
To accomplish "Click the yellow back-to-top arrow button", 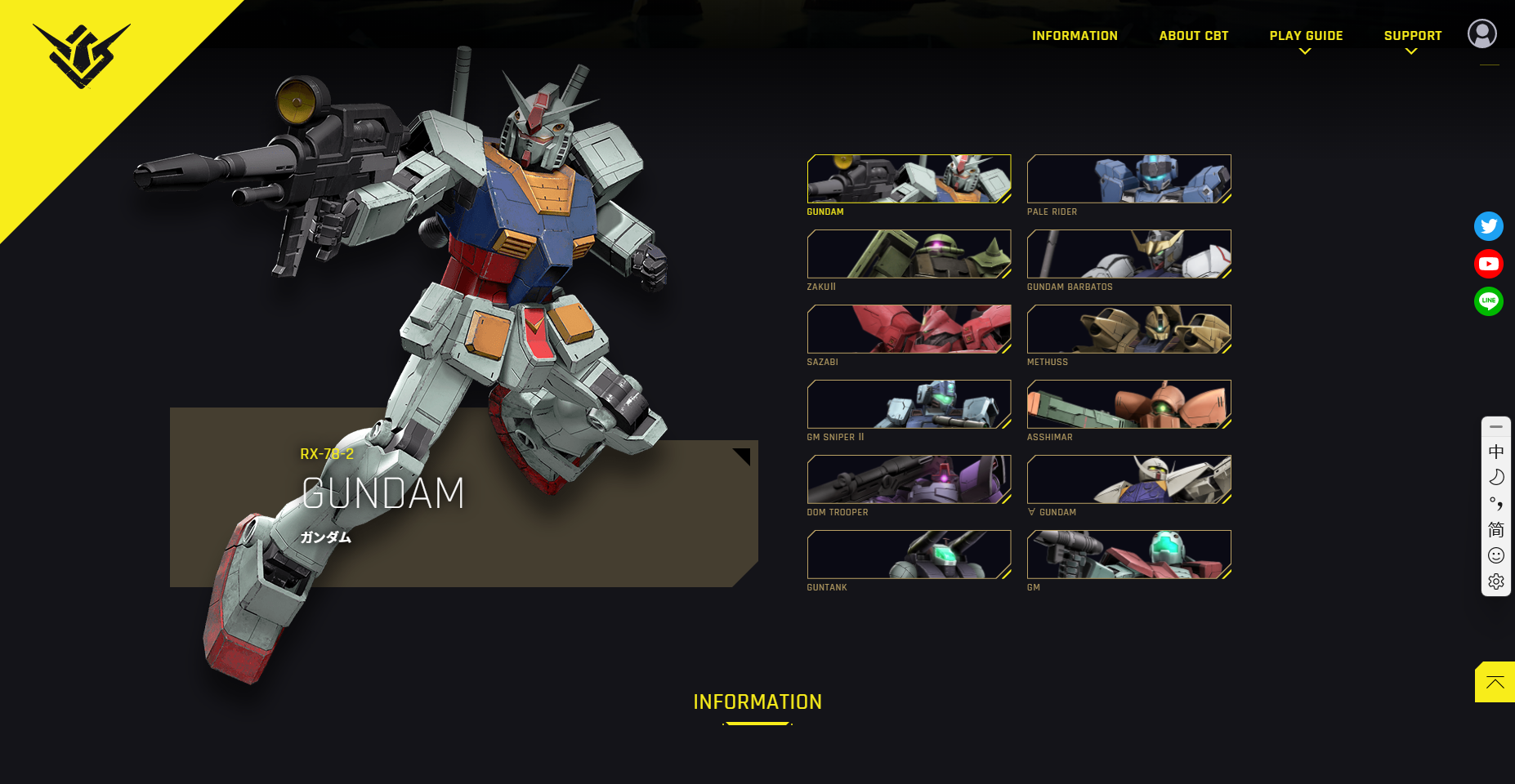I will coord(1495,682).
